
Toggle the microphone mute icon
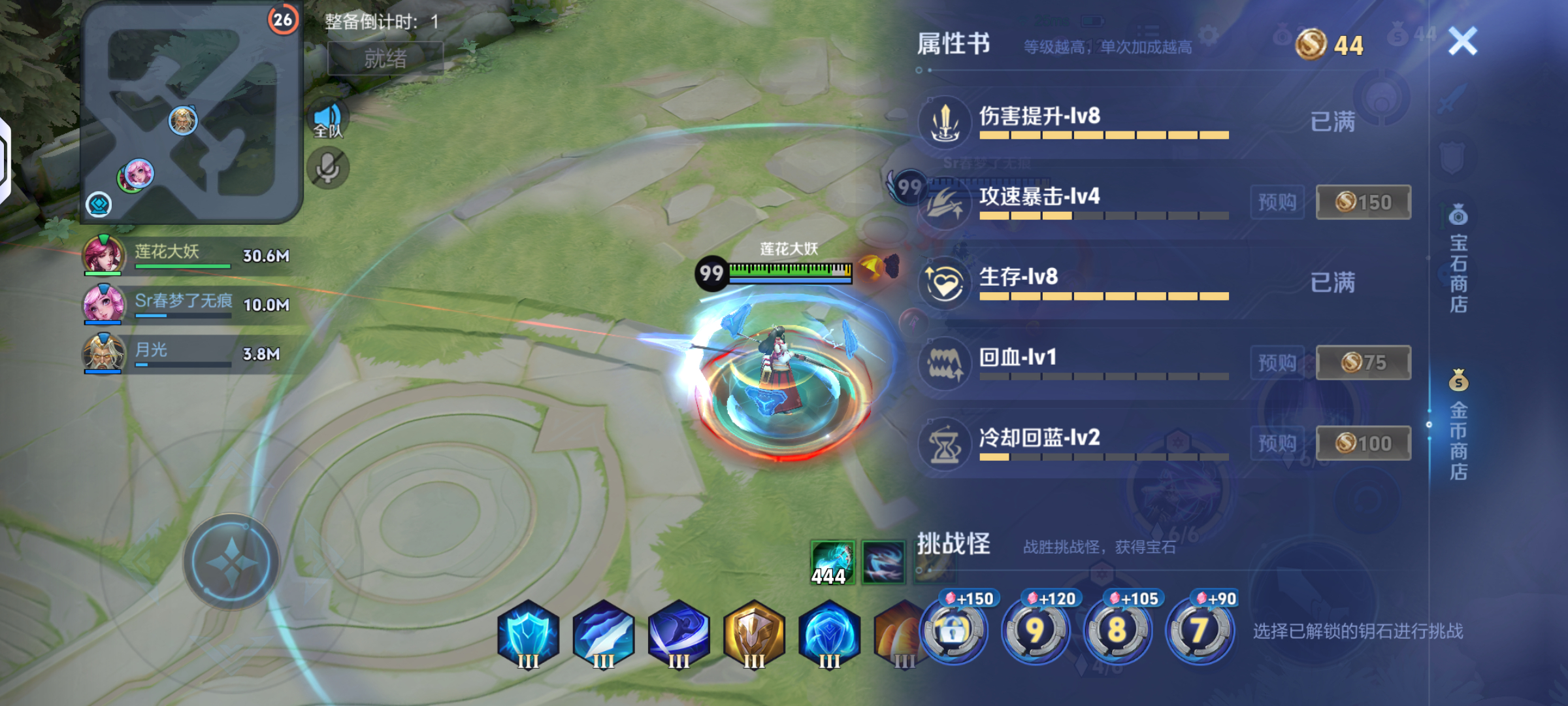pyautogui.click(x=328, y=169)
